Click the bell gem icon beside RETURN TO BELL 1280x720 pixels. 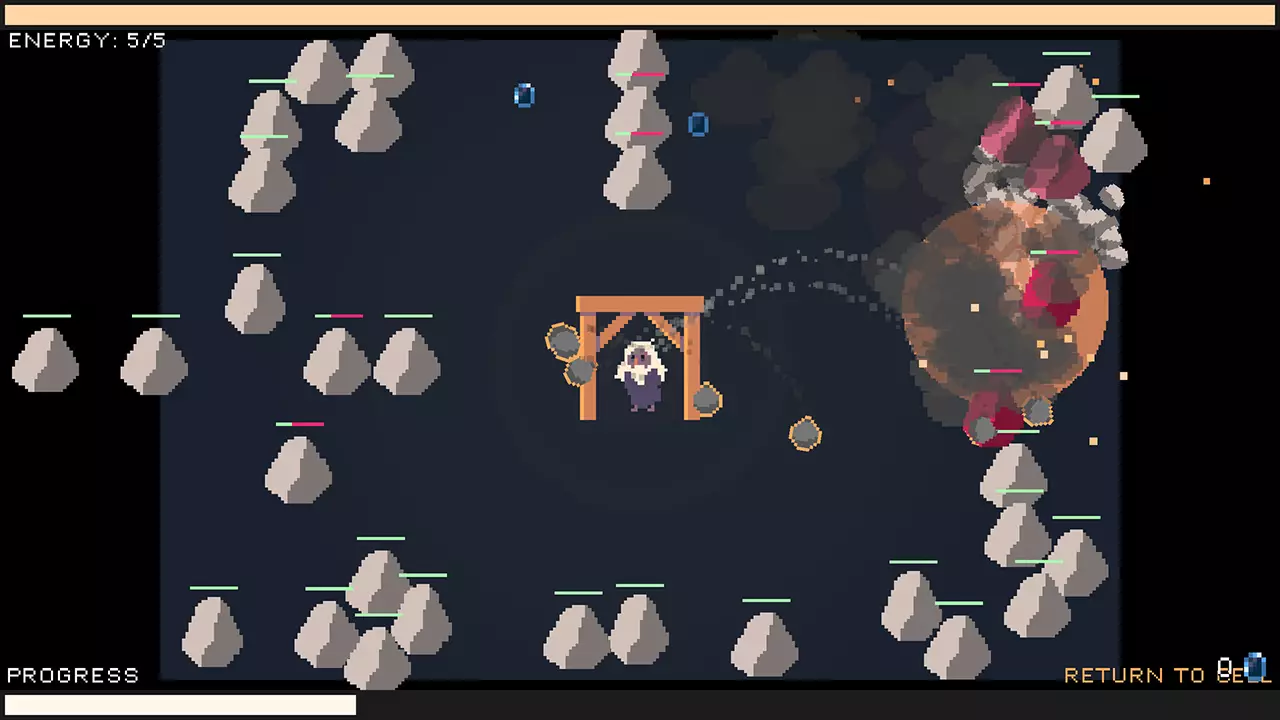(x=1256, y=668)
